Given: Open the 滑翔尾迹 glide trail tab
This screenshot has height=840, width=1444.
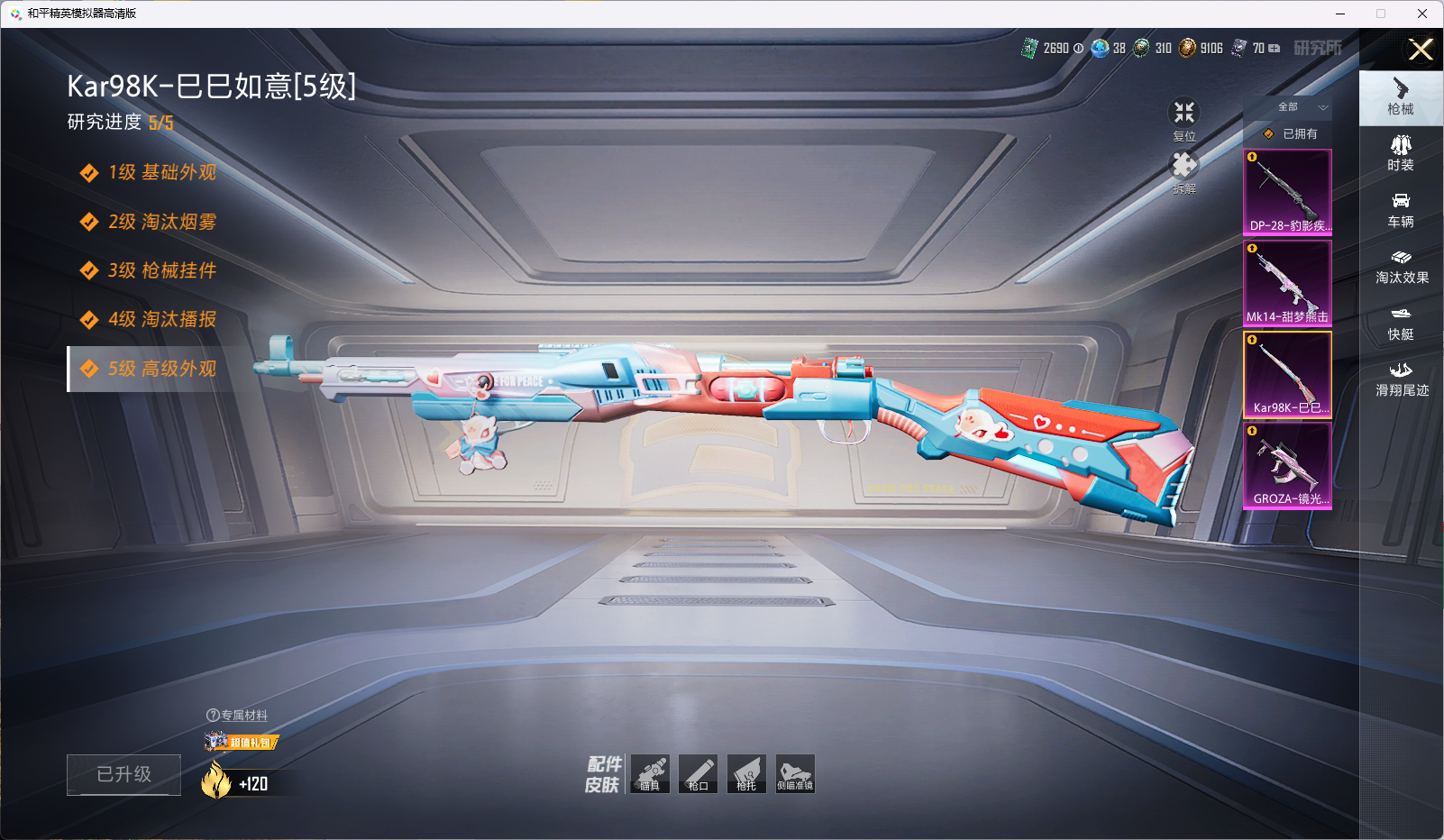Looking at the screenshot, I should tap(1402, 379).
